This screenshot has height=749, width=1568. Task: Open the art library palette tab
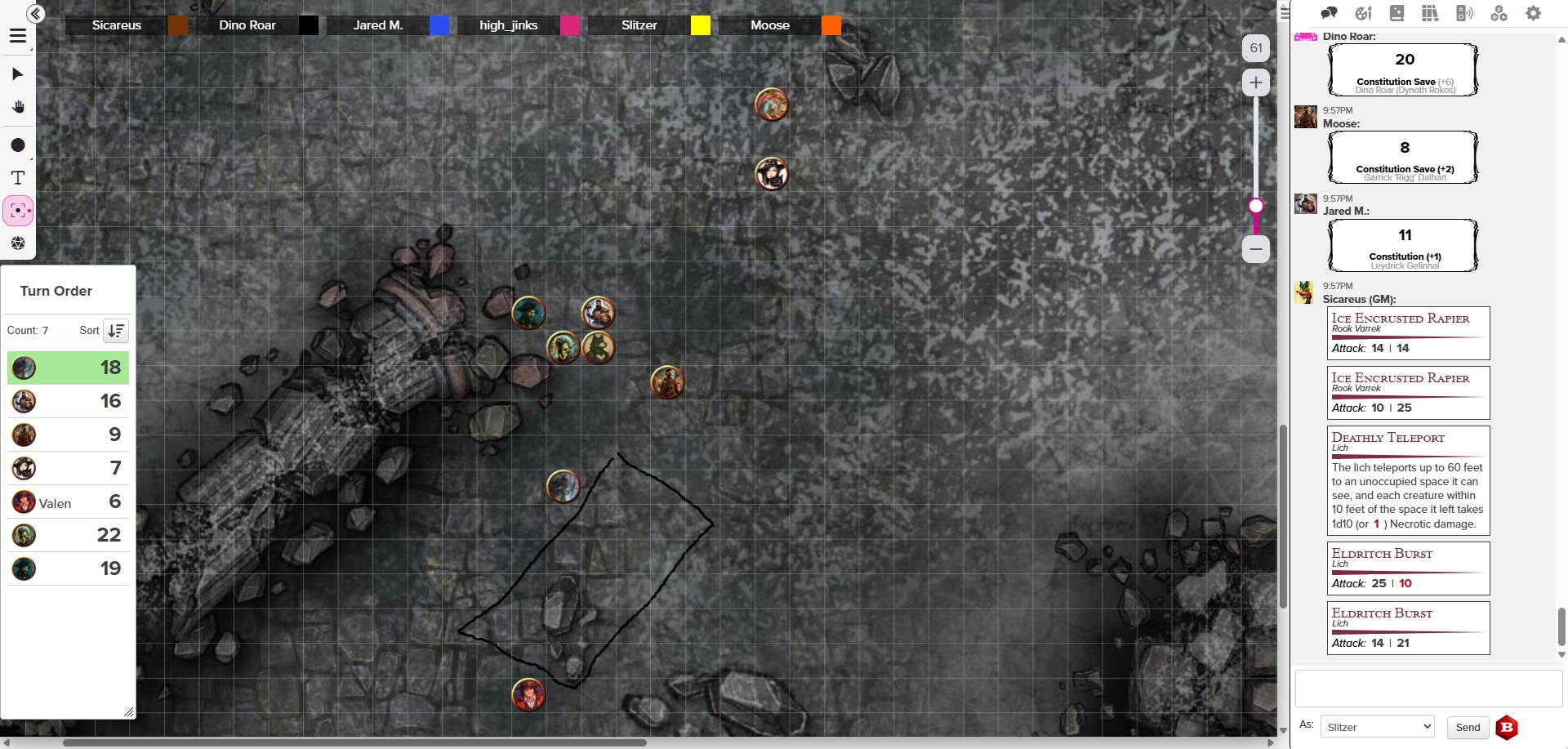click(x=1363, y=13)
